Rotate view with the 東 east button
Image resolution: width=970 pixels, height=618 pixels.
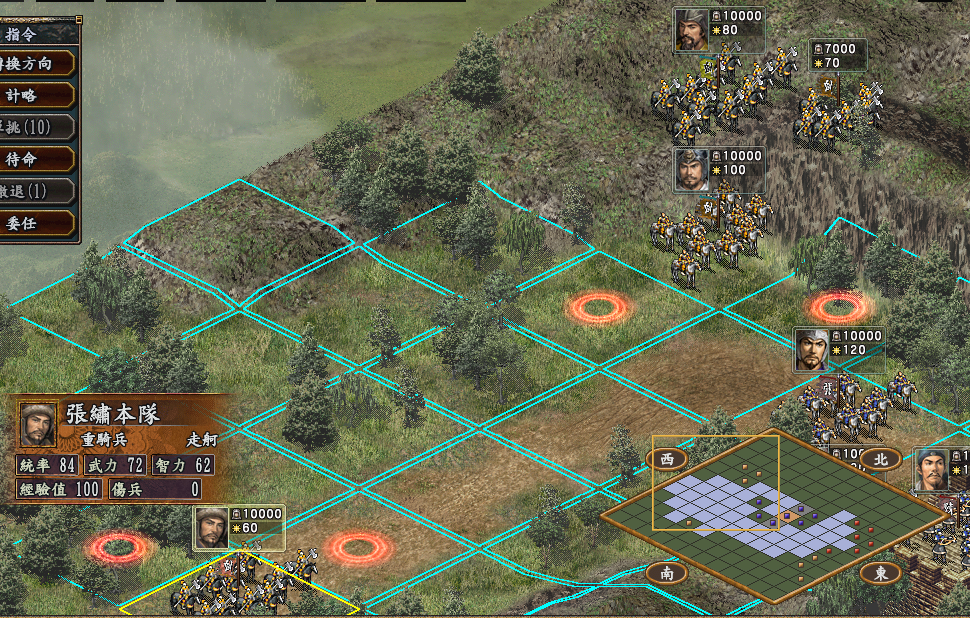click(x=881, y=573)
